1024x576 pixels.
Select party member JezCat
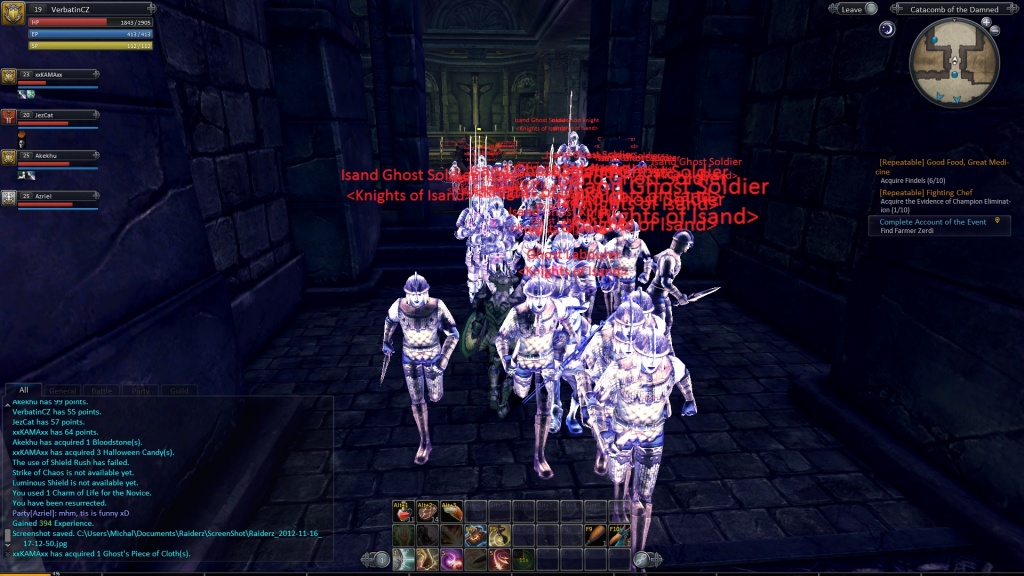[x=50, y=115]
